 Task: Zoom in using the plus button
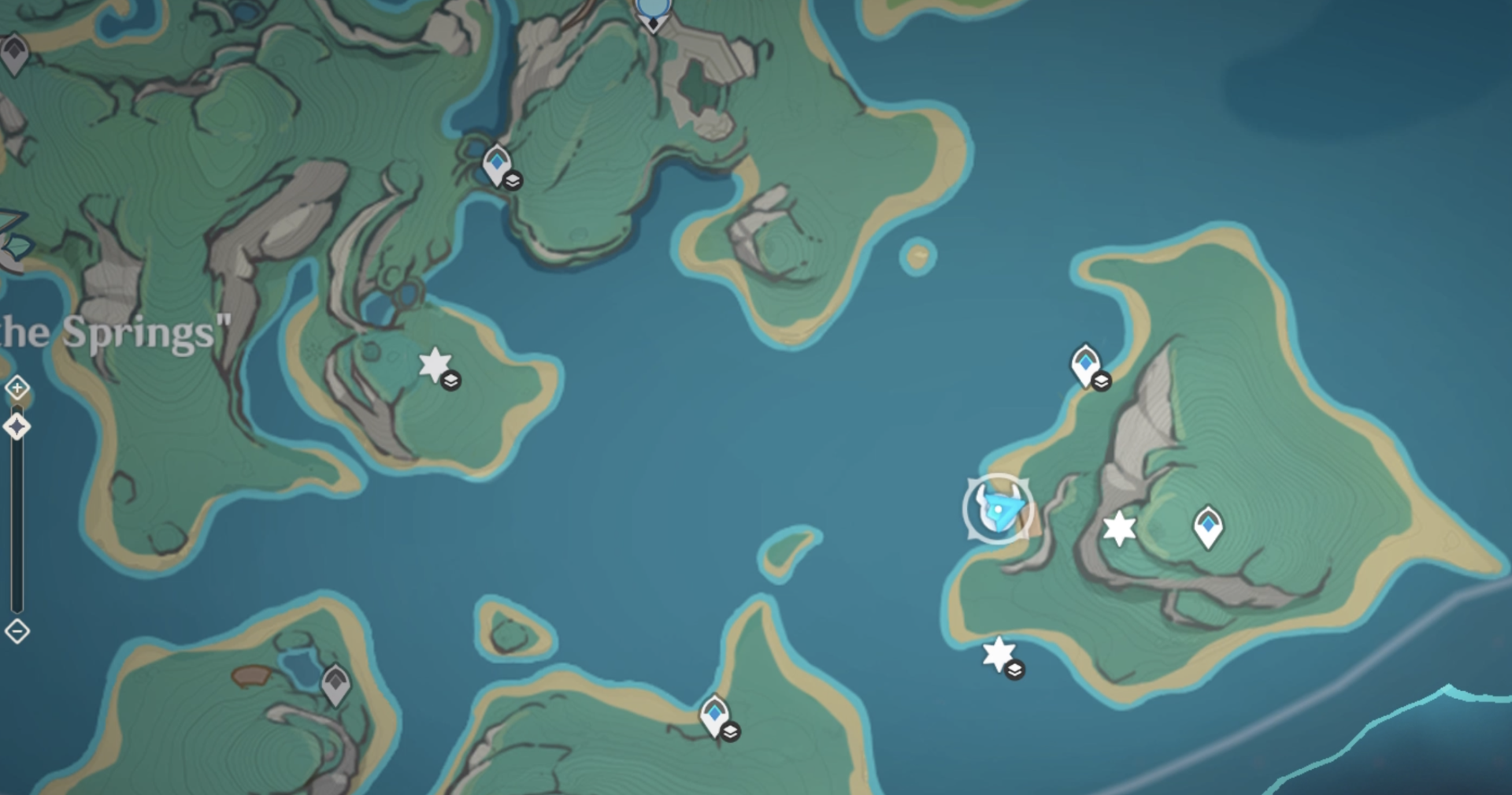pyautogui.click(x=17, y=388)
